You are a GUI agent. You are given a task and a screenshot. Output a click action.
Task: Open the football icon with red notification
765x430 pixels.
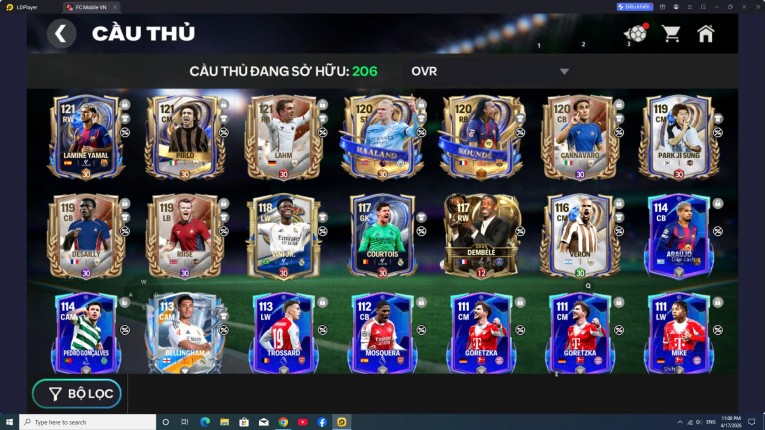click(x=635, y=34)
